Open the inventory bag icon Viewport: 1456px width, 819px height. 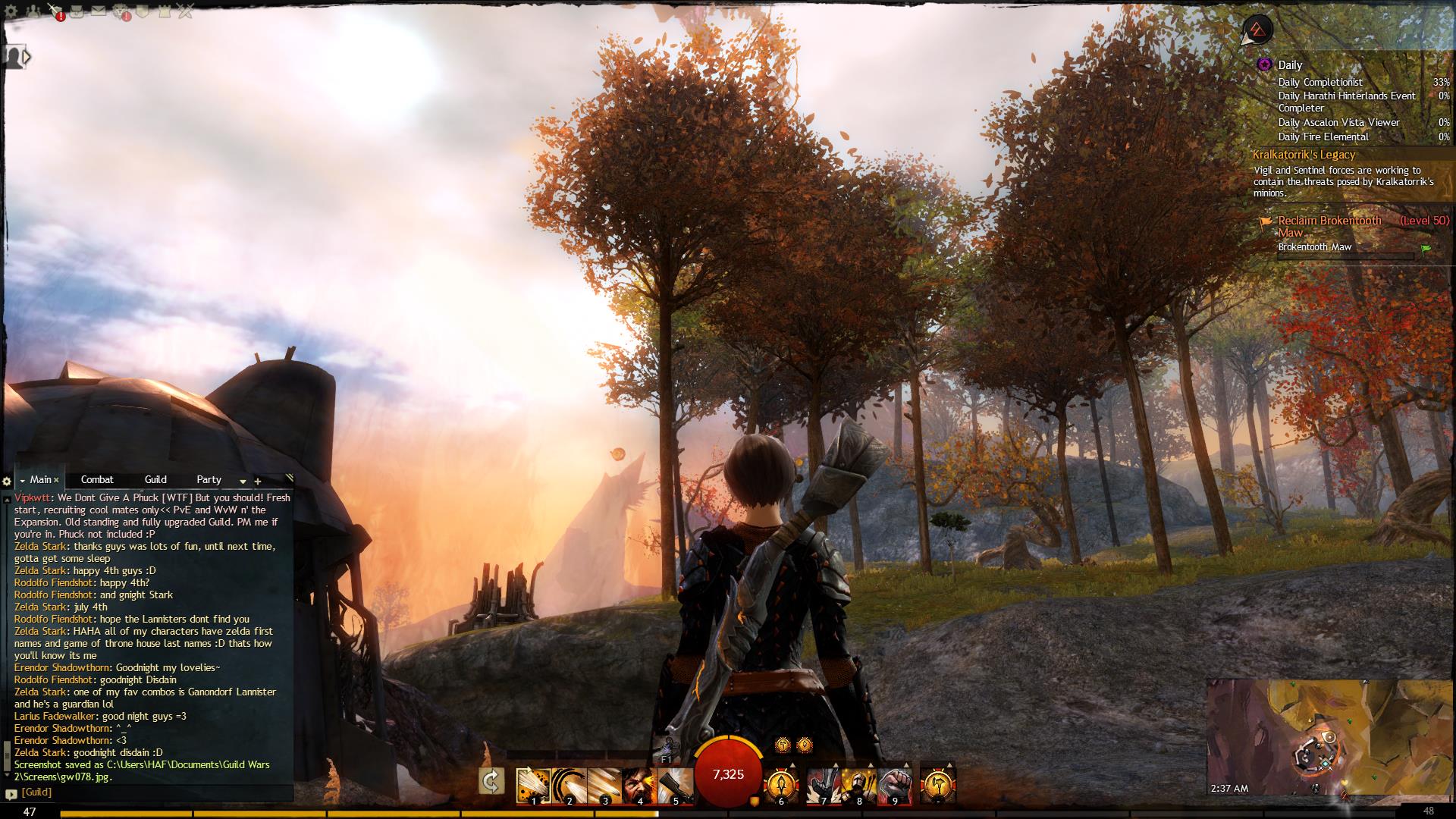[x=77, y=11]
